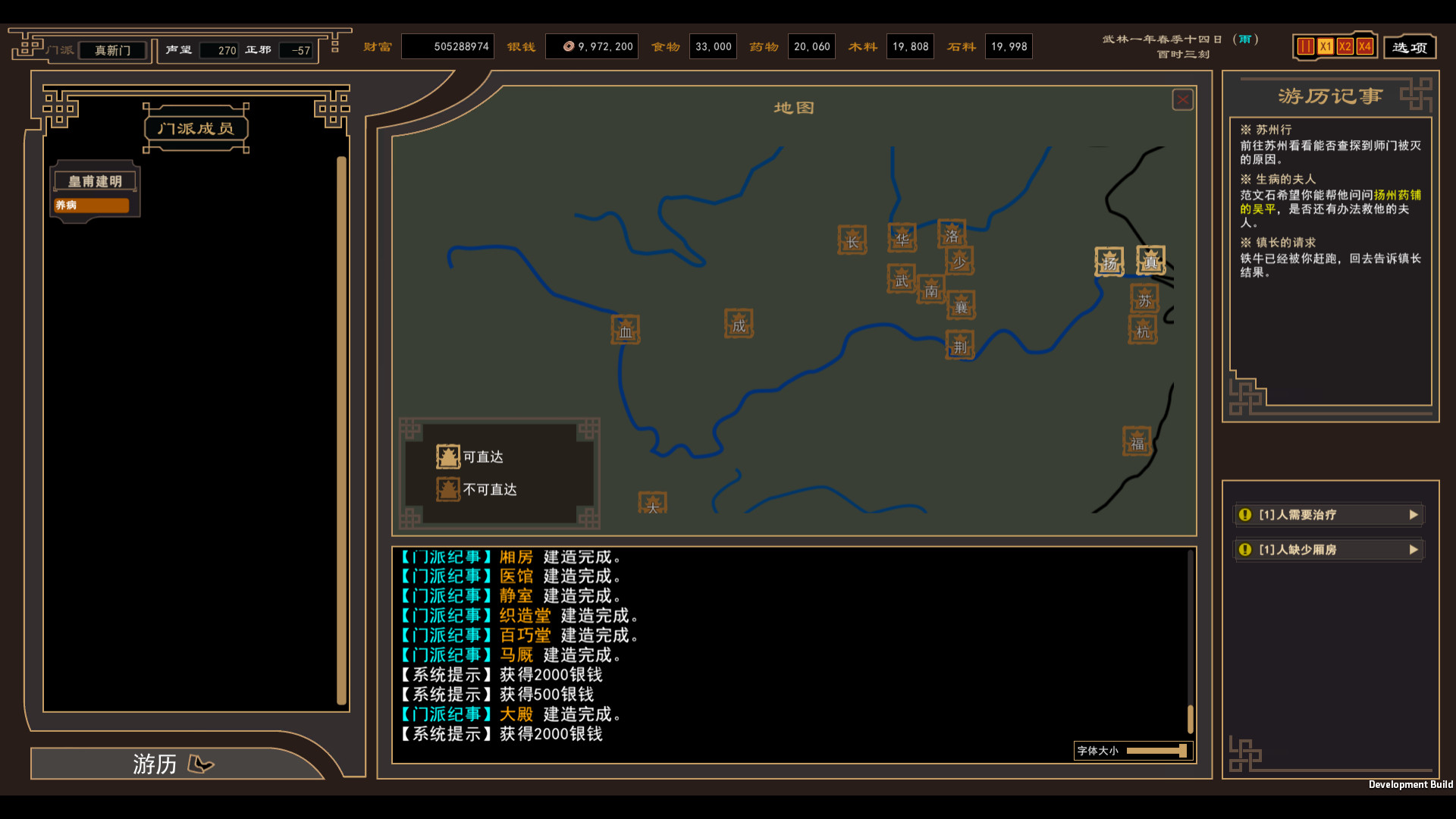The image size is (1456, 819).
Task: Select the 福 city map marker
Action: (1137, 443)
